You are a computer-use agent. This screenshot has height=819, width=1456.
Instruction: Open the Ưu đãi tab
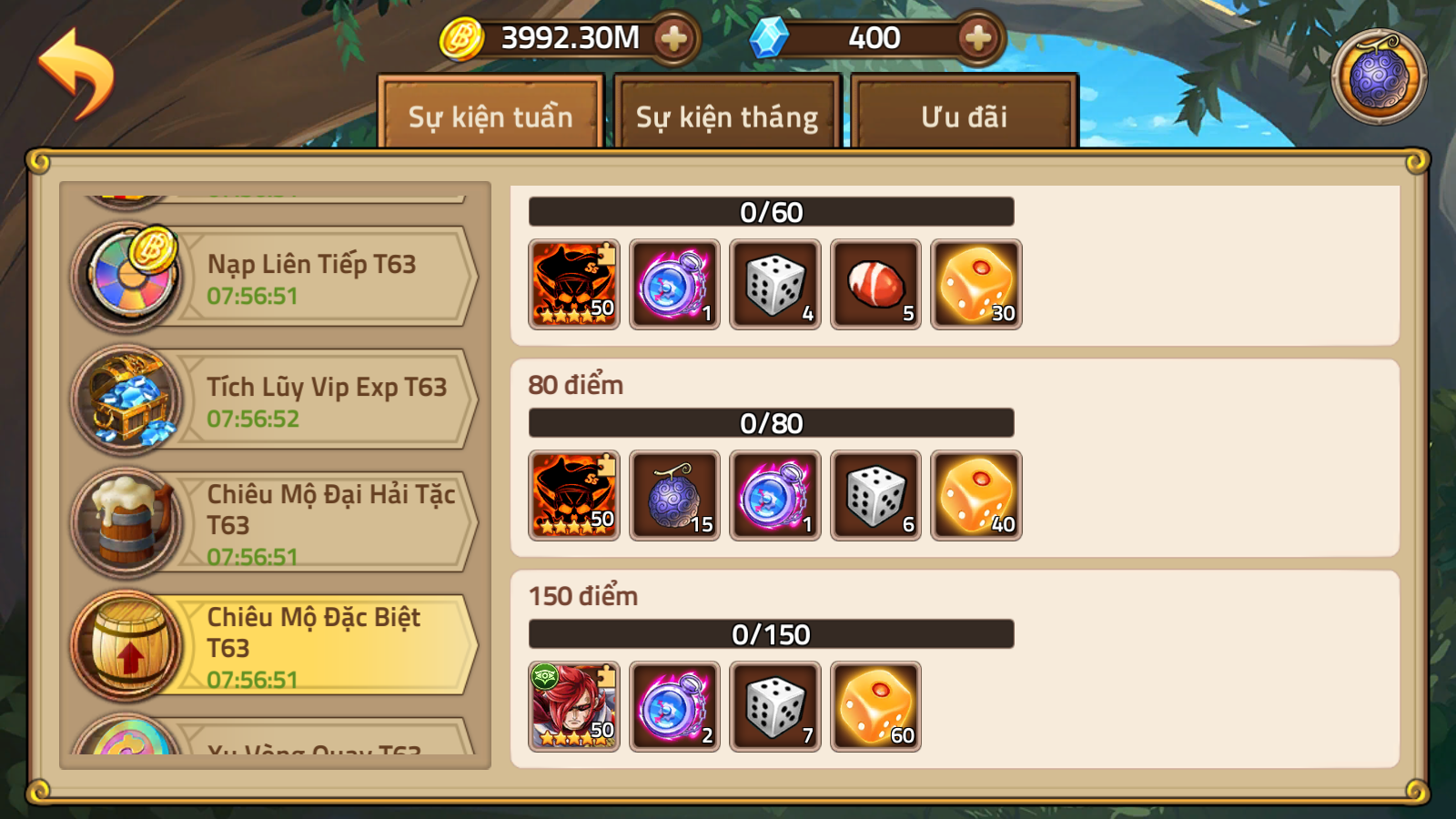coord(964,116)
